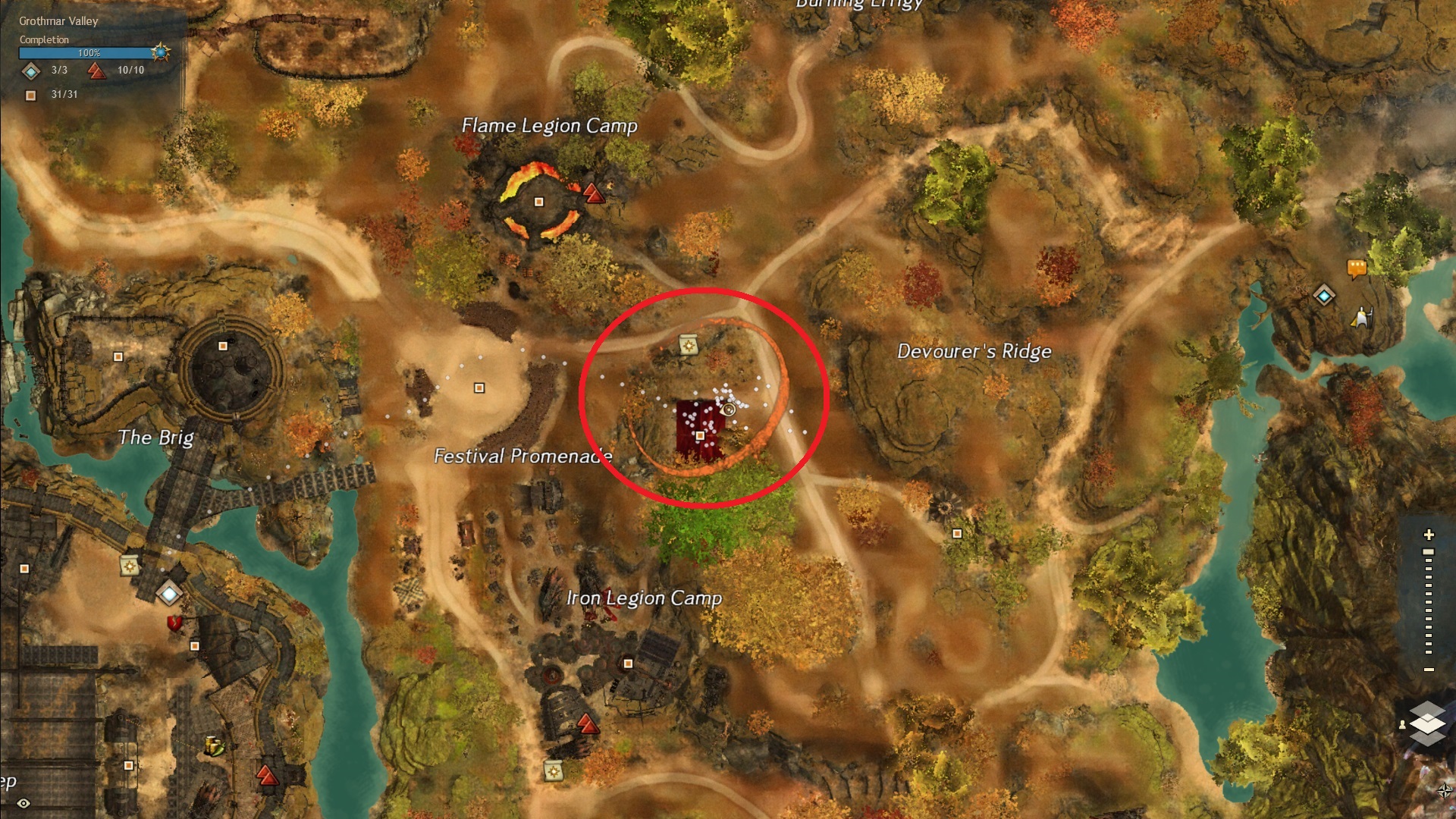The width and height of the screenshot is (1456, 819).
Task: Select the waypoint beside the orange speech bubble
Action: [1324, 295]
